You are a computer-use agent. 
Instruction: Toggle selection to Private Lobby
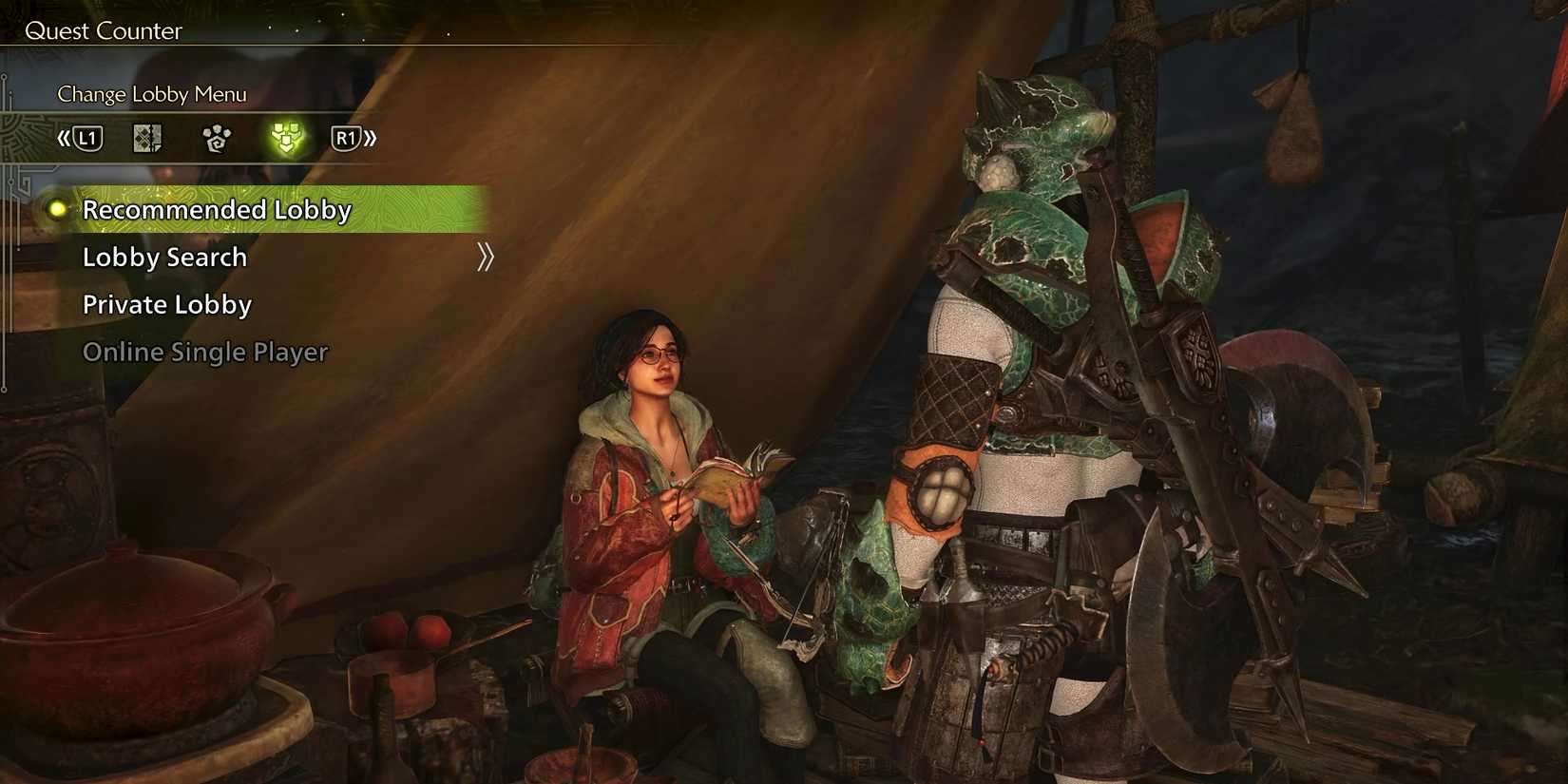point(167,304)
